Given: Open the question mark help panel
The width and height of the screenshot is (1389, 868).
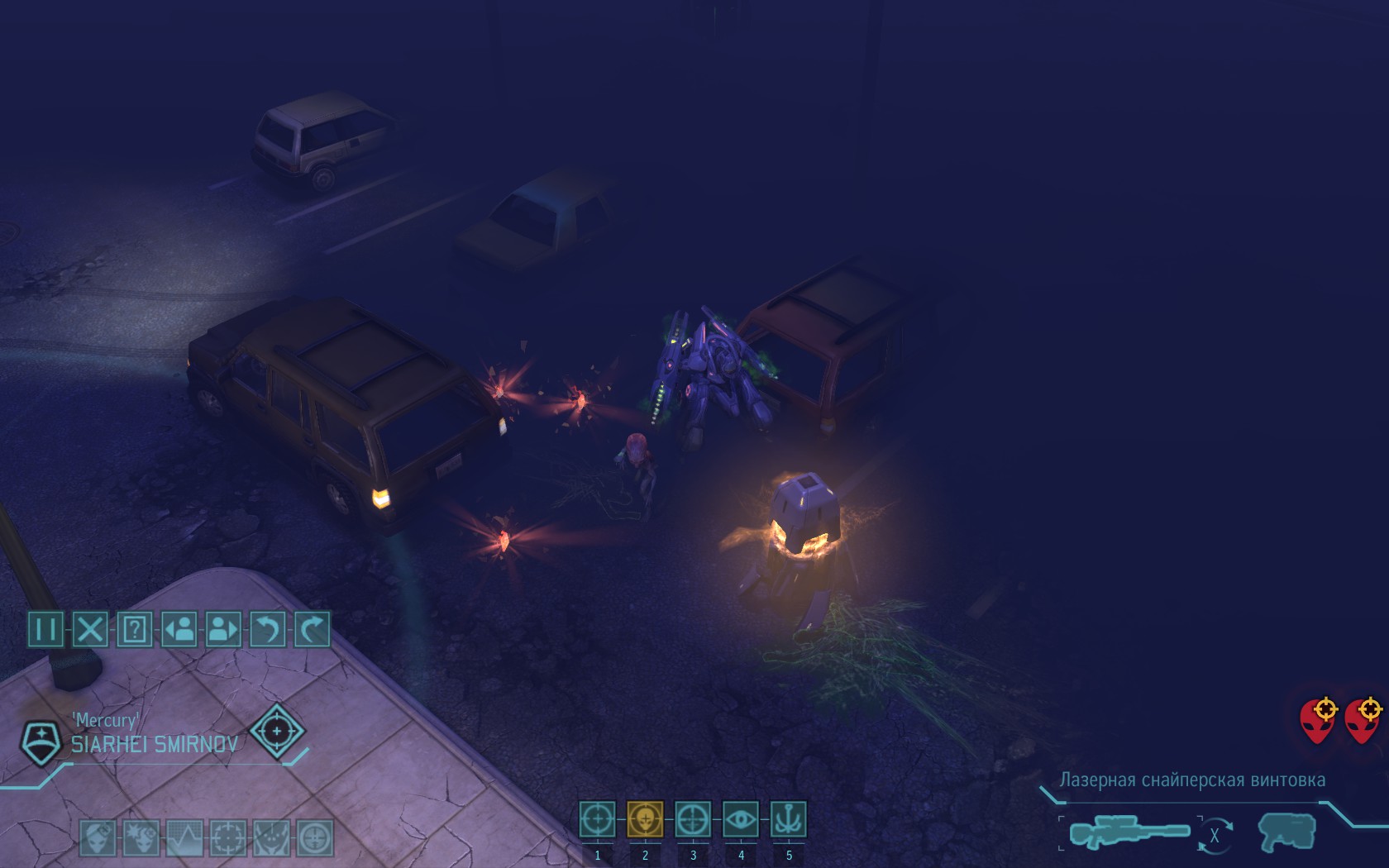Looking at the screenshot, I should click(135, 630).
